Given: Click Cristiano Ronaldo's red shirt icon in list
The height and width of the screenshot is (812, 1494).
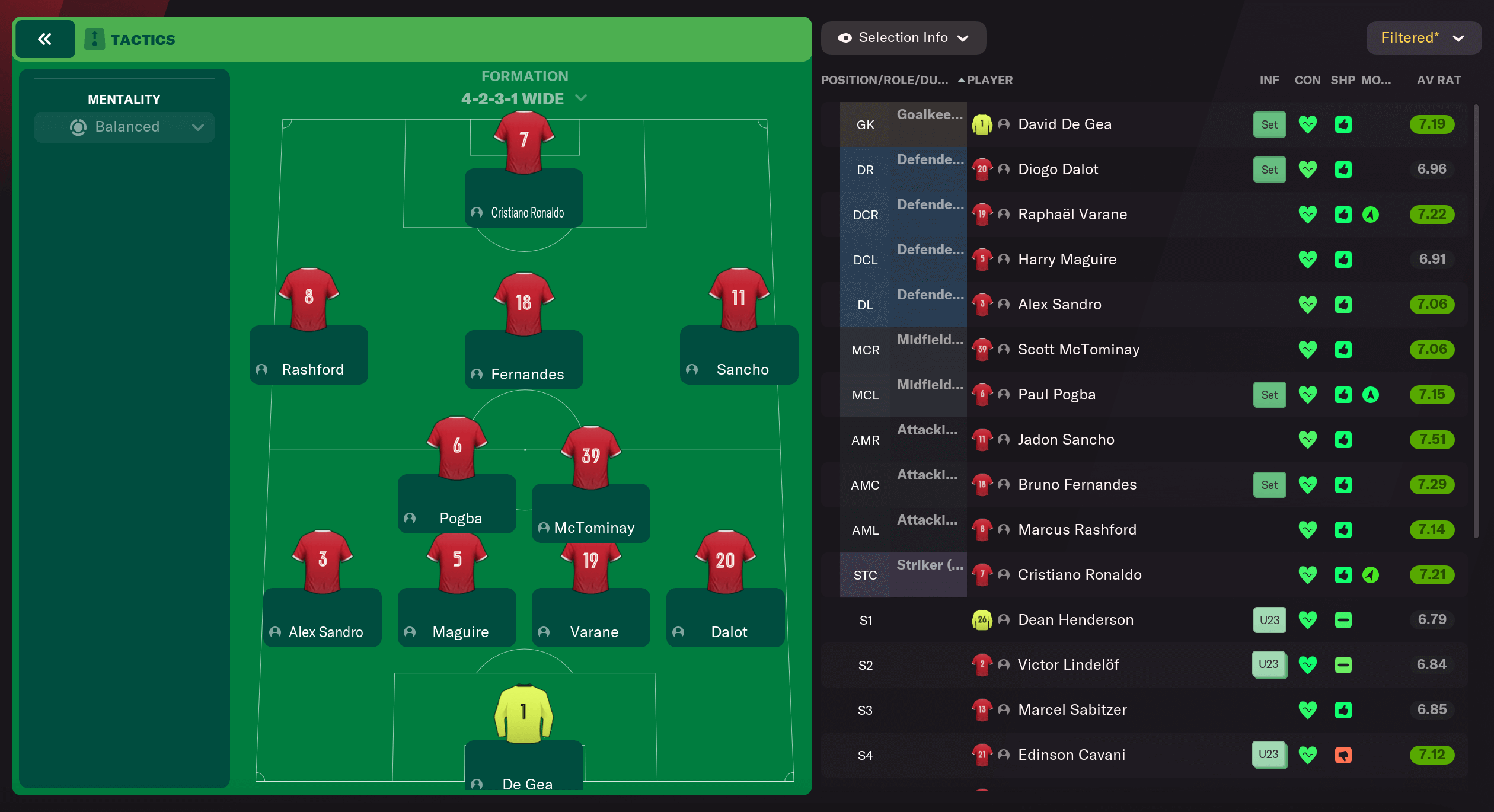Looking at the screenshot, I should click(982, 574).
